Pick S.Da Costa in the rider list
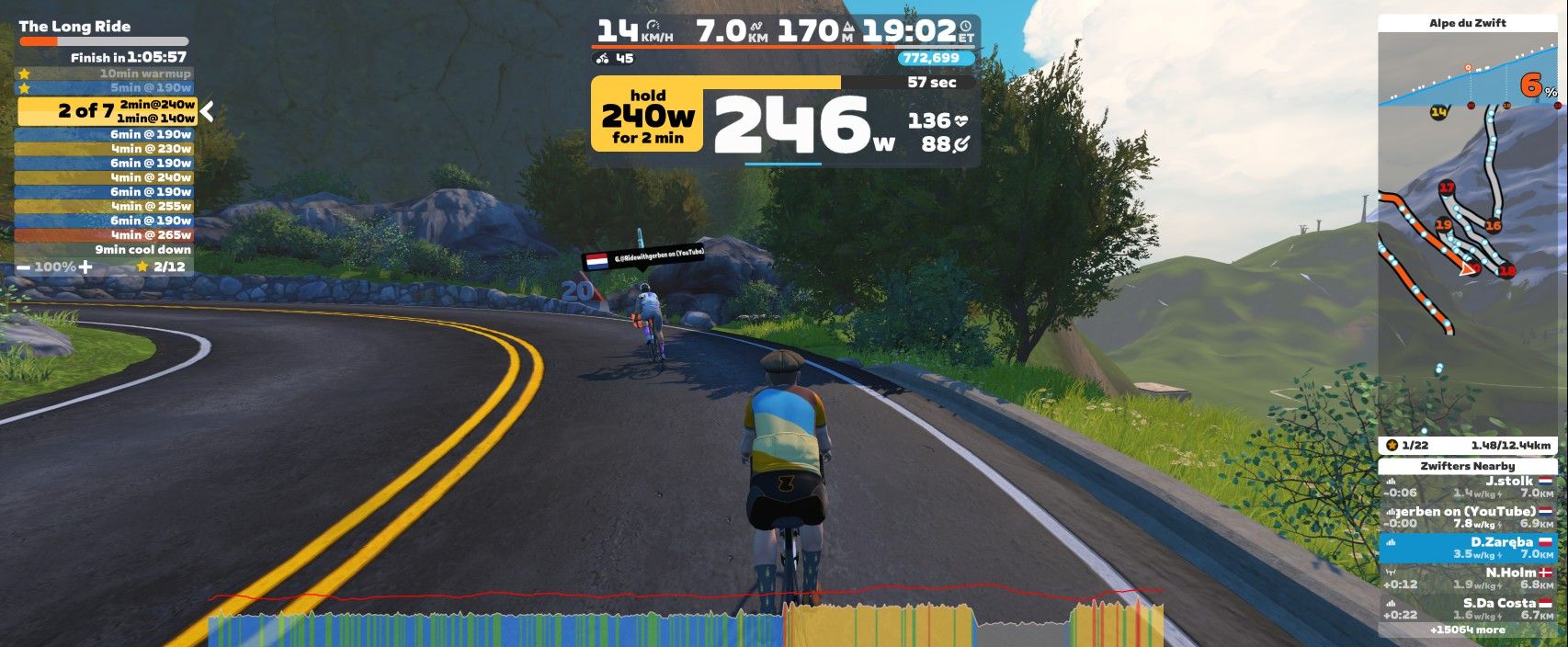The height and width of the screenshot is (647, 1568). click(x=1467, y=608)
